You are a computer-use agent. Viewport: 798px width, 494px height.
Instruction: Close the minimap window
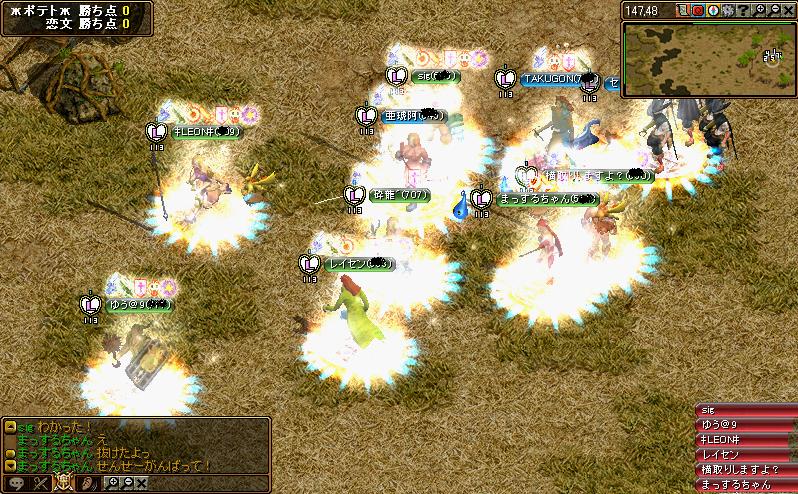point(789,10)
